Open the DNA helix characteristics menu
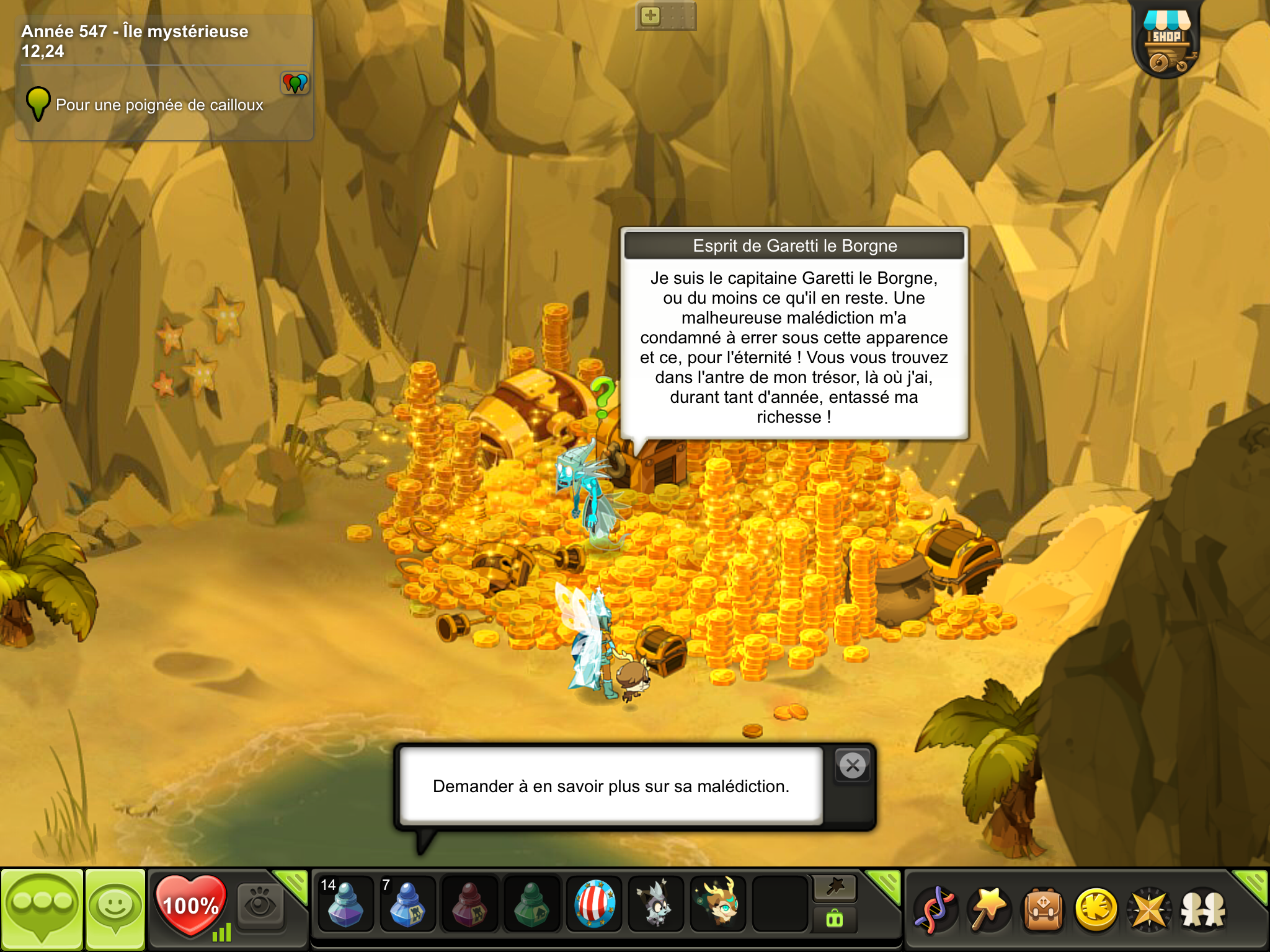Viewport: 1270px width, 952px height. [935, 910]
